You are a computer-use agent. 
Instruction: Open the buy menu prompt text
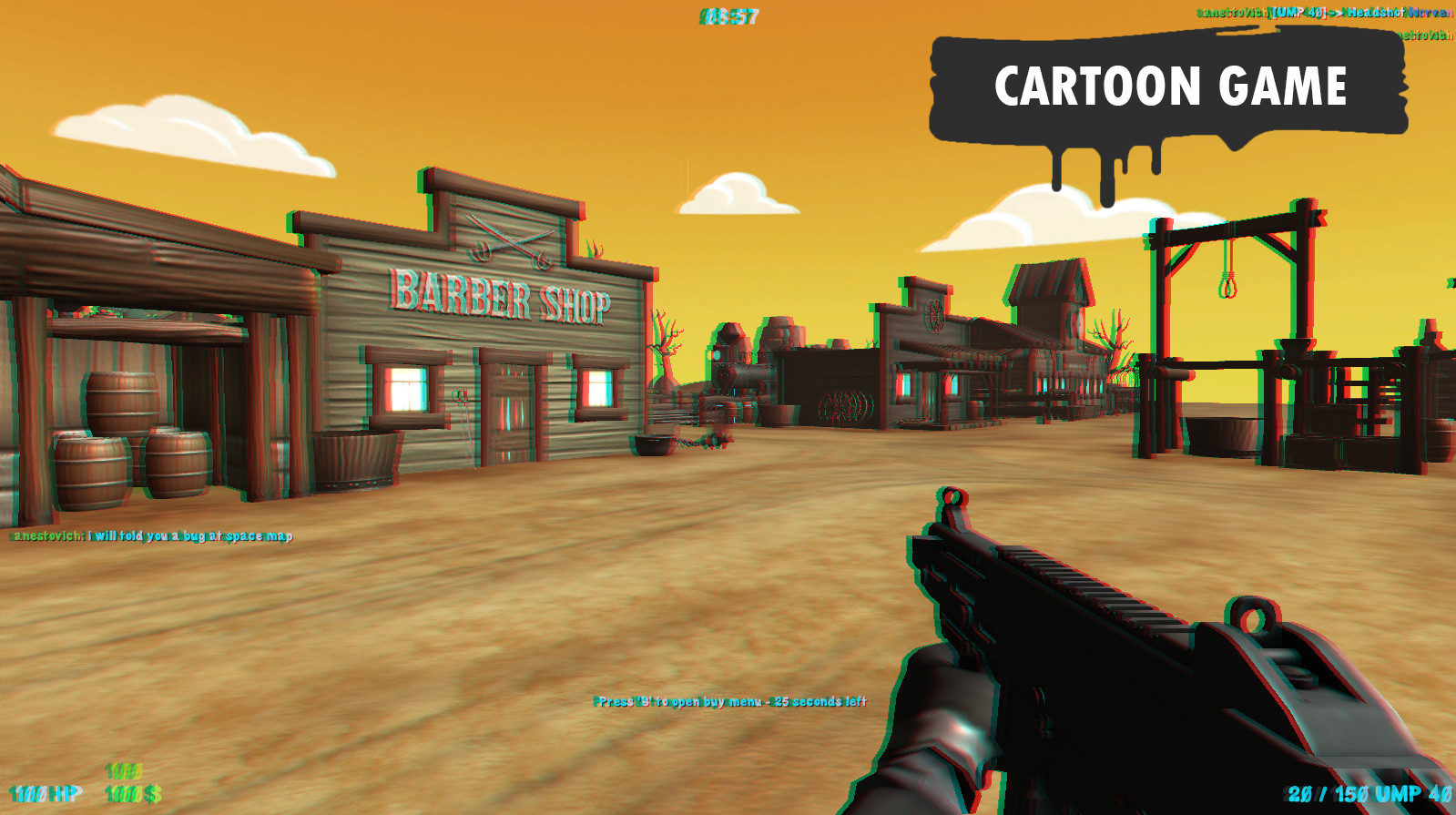[x=727, y=702]
